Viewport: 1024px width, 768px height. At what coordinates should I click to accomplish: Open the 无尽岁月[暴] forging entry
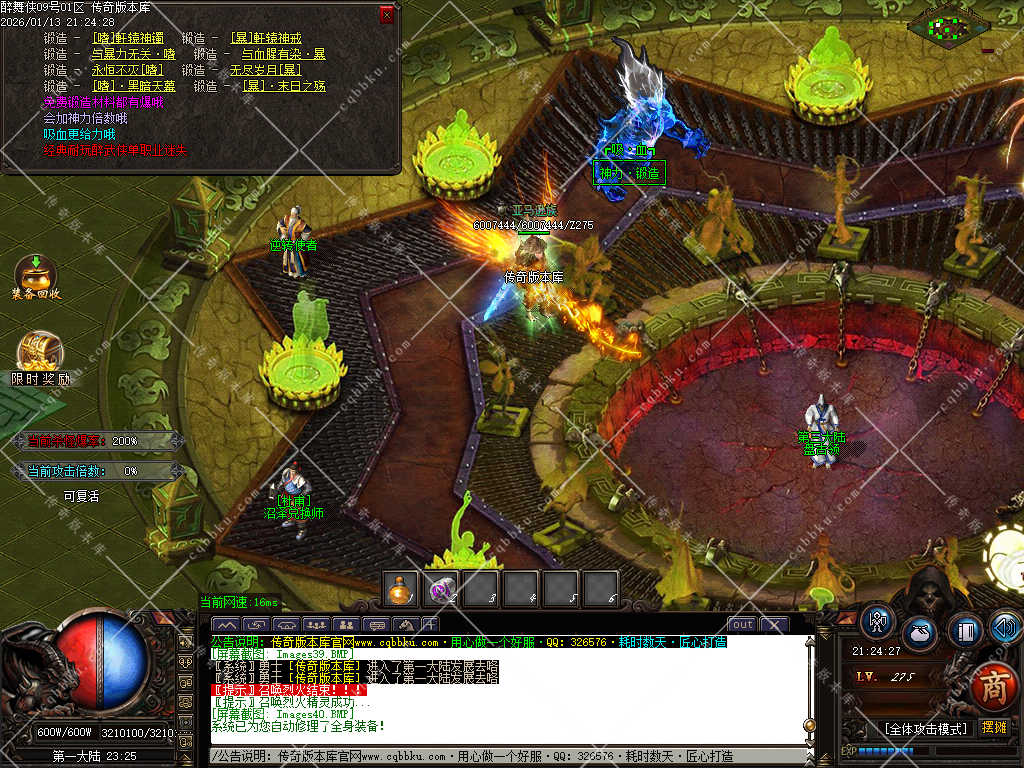pyautogui.click(x=265, y=70)
